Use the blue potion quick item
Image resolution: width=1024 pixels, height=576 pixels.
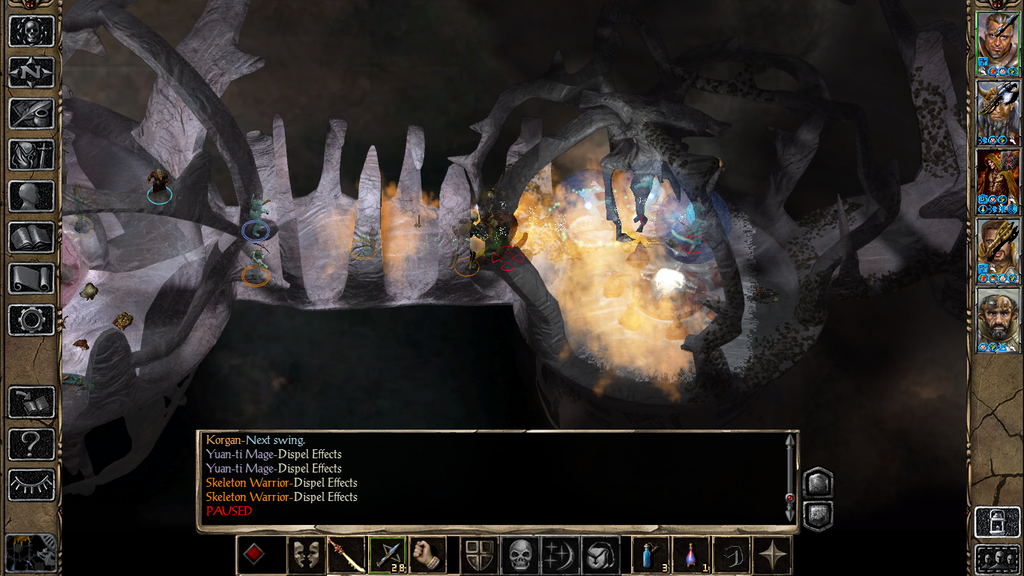[x=650, y=555]
